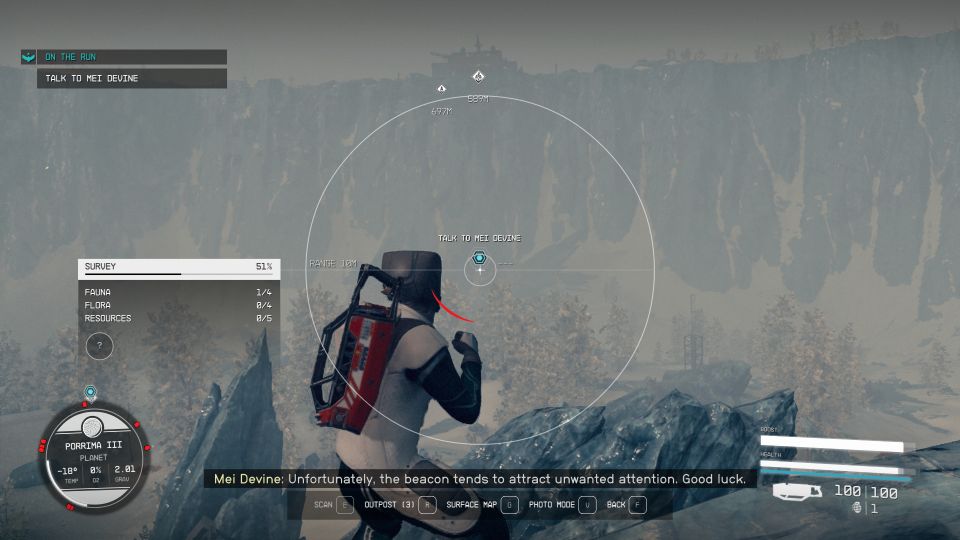Select the Resources survey row

coord(177,318)
